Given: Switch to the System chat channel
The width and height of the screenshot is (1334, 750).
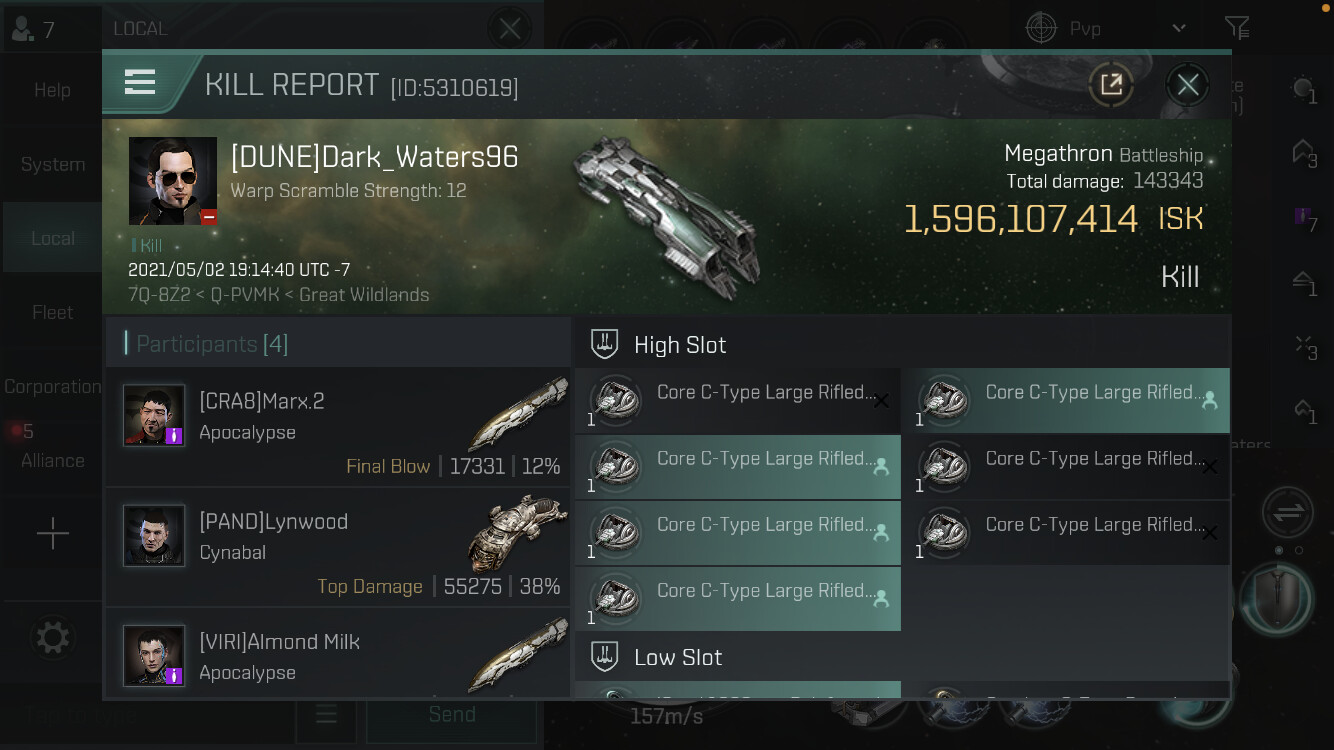Looking at the screenshot, I should 52,164.
